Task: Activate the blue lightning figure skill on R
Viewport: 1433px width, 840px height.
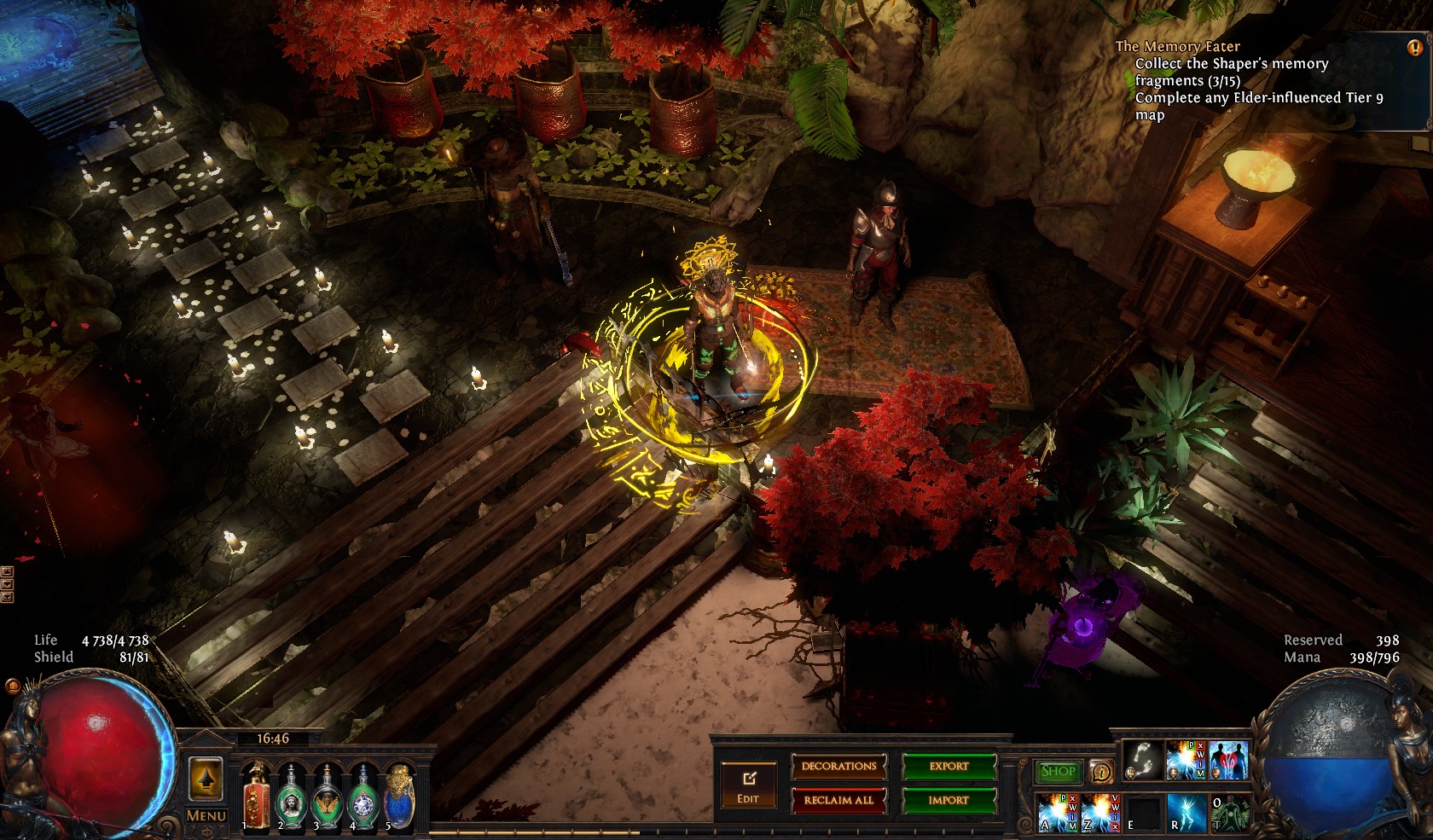Action: click(x=1186, y=812)
